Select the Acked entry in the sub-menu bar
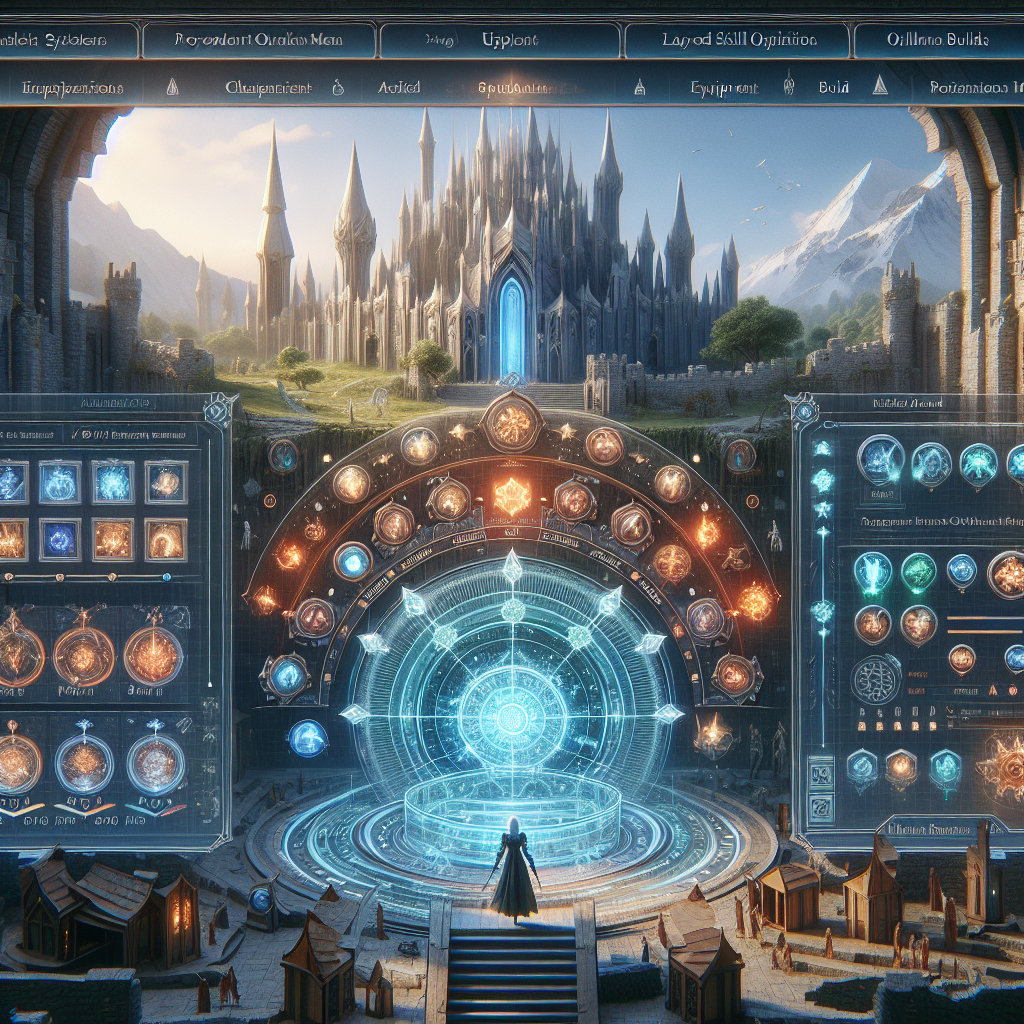The image size is (1024, 1024). (x=399, y=88)
